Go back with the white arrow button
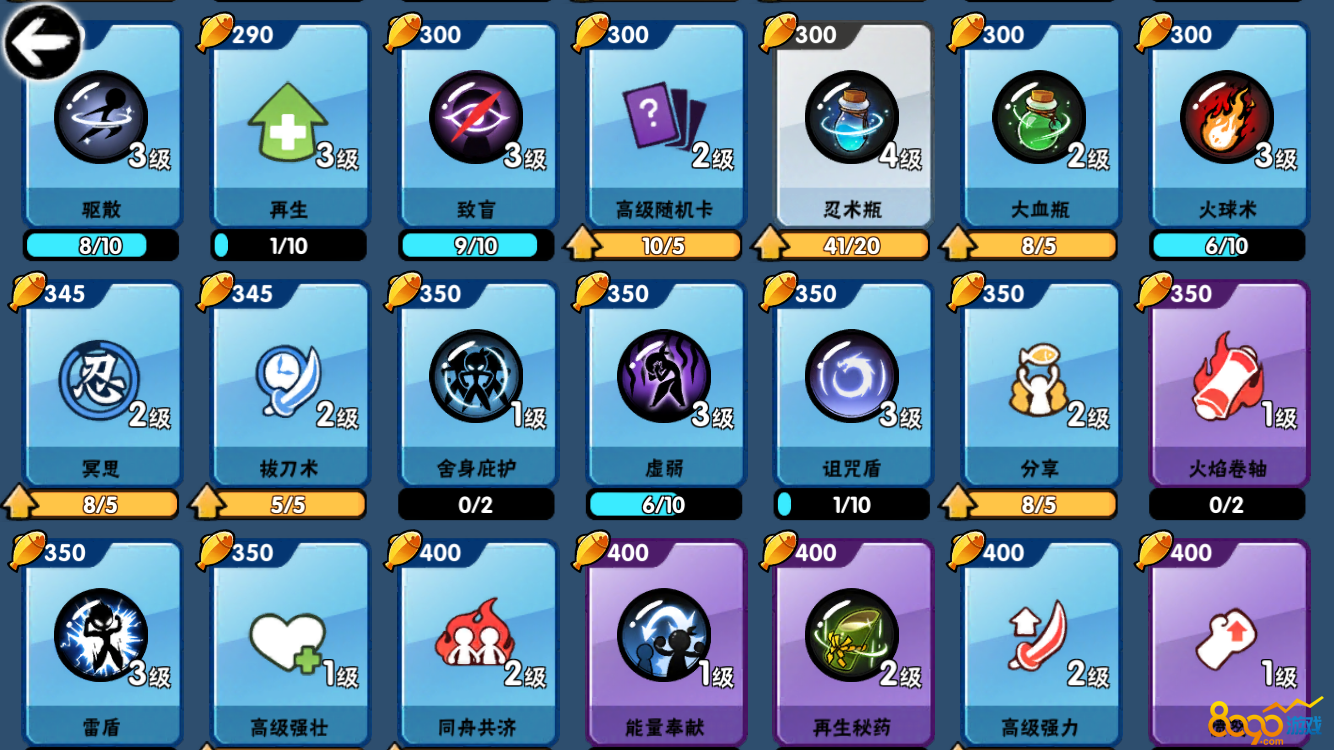 coord(42,42)
